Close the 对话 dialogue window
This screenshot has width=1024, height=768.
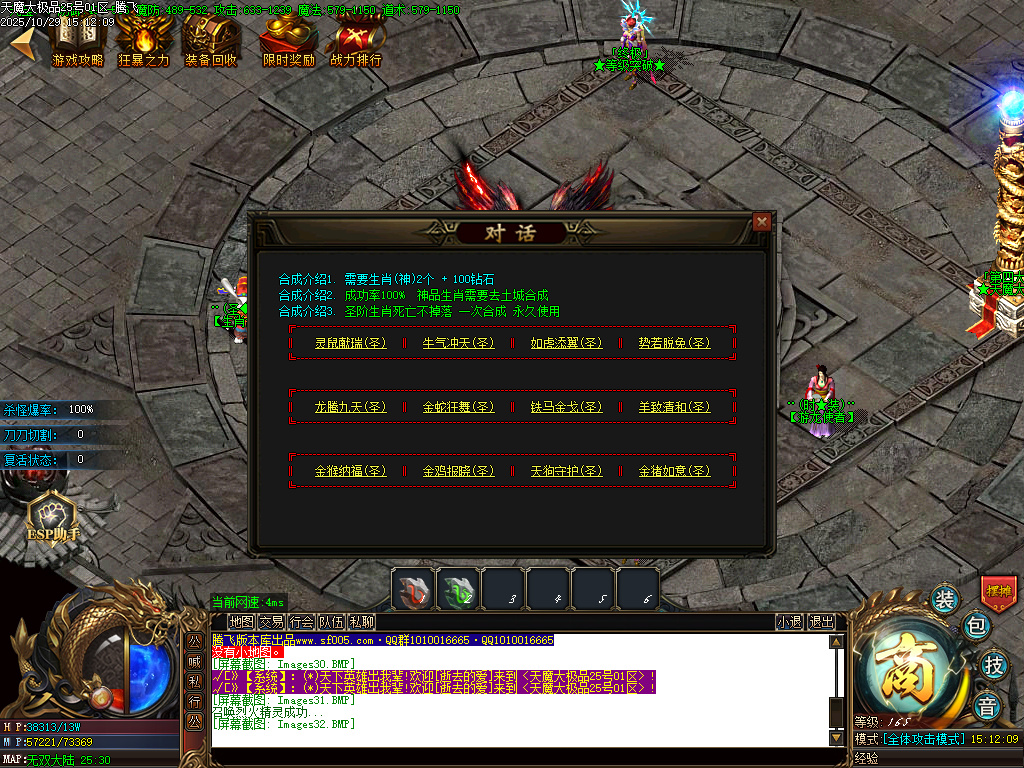[762, 222]
